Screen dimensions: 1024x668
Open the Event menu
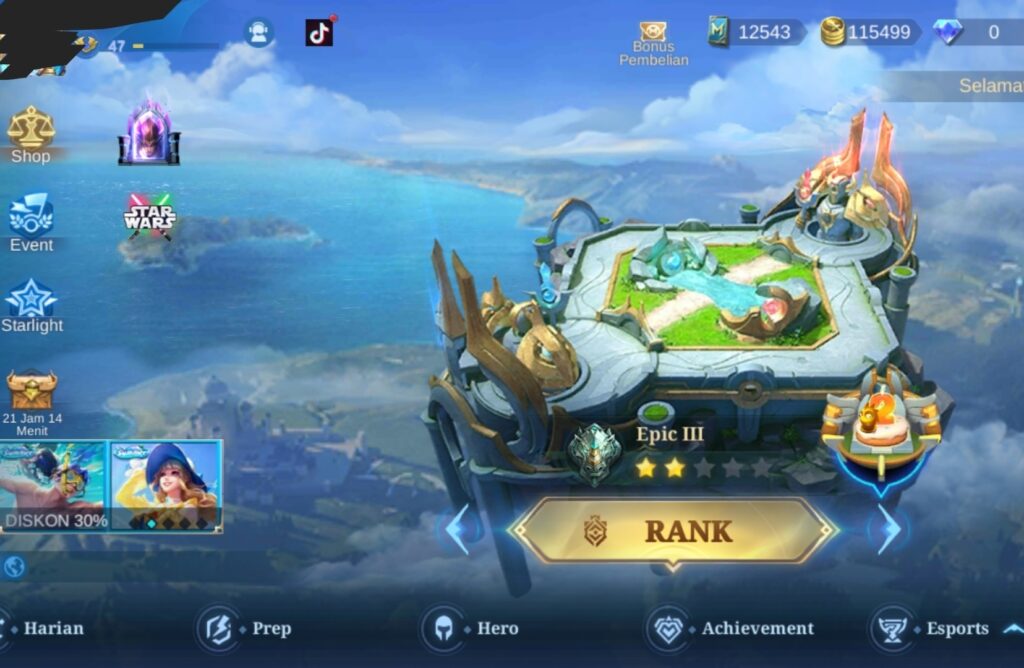pos(31,223)
